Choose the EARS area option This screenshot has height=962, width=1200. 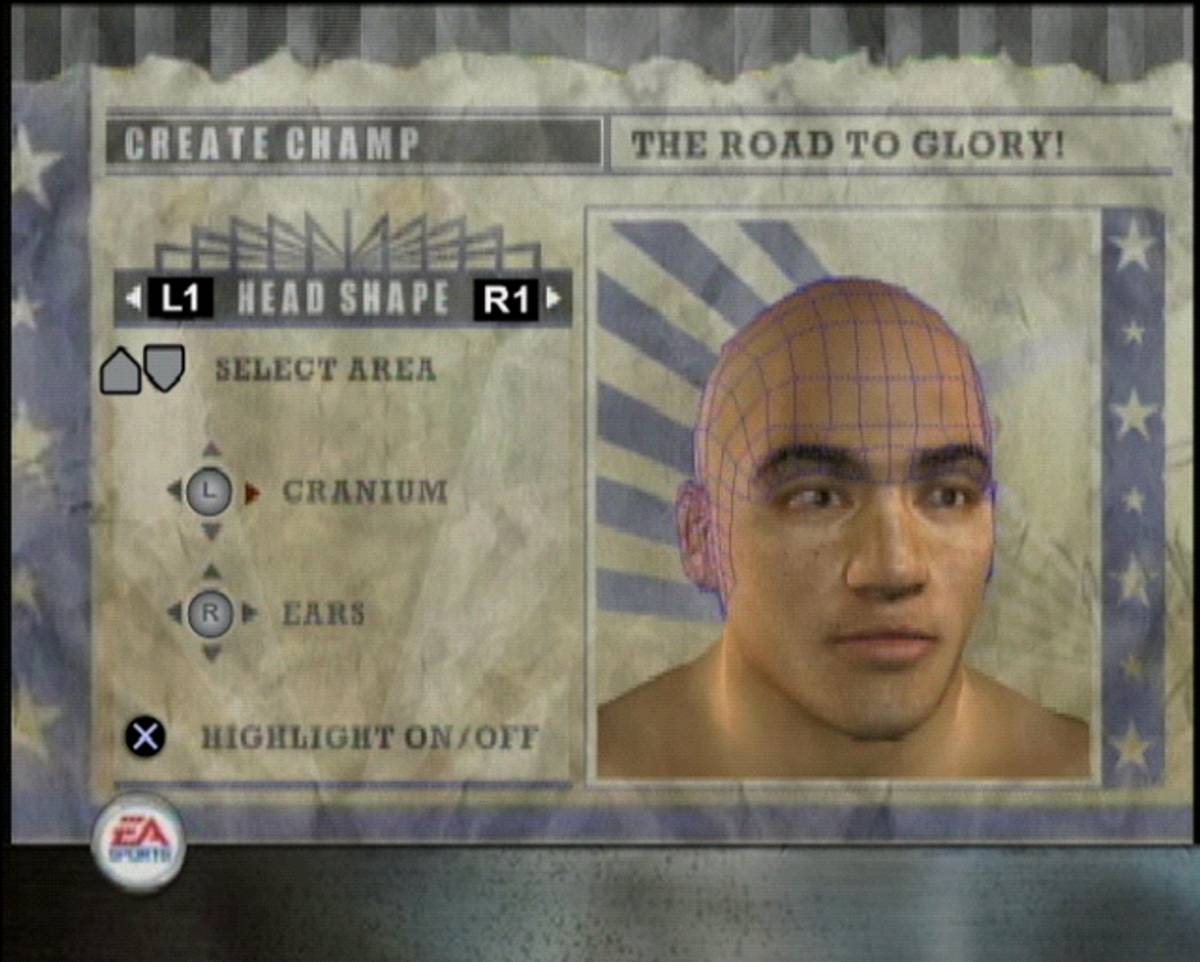(x=323, y=613)
